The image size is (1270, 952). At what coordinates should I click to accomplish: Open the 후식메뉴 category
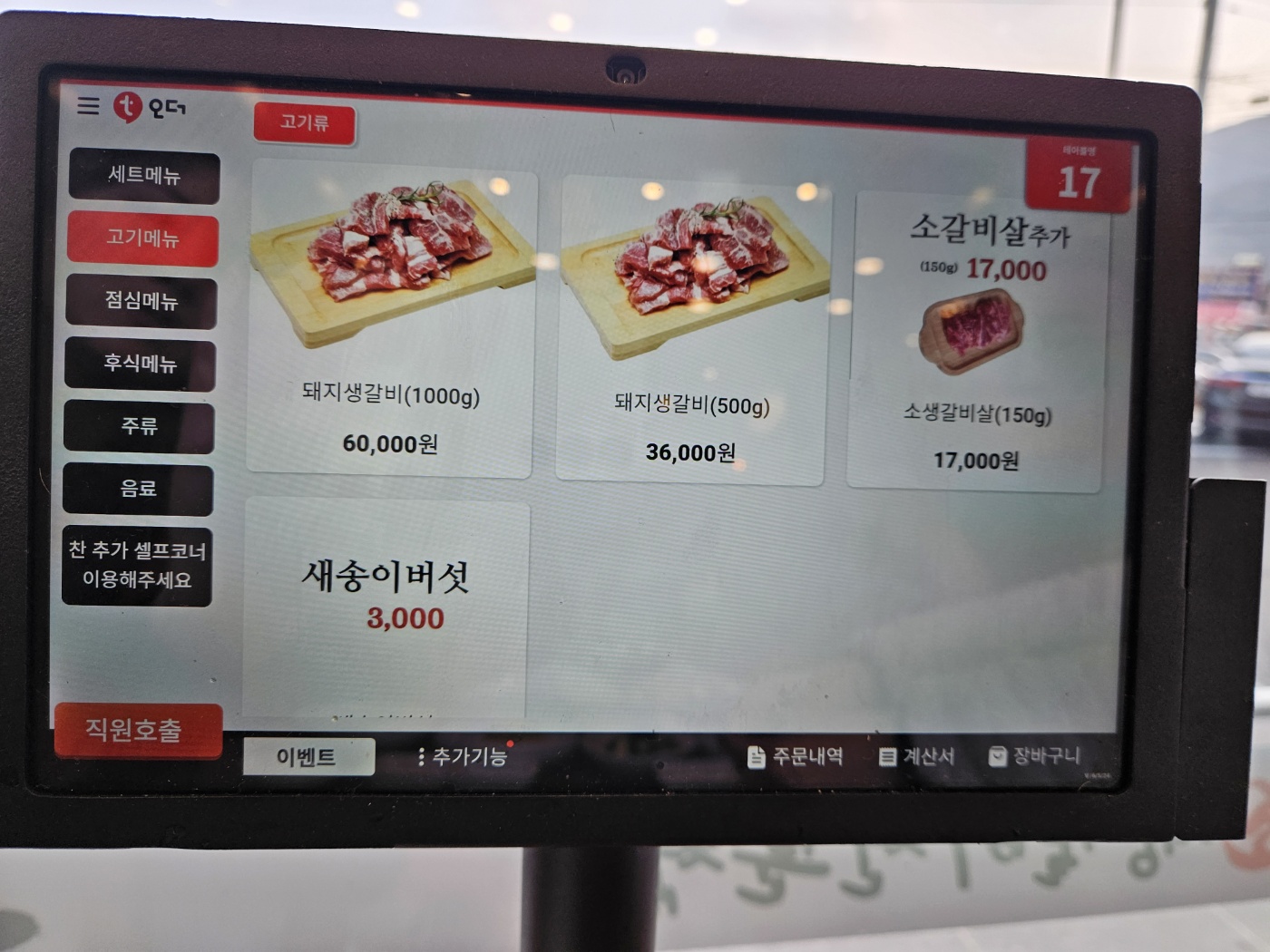point(140,364)
